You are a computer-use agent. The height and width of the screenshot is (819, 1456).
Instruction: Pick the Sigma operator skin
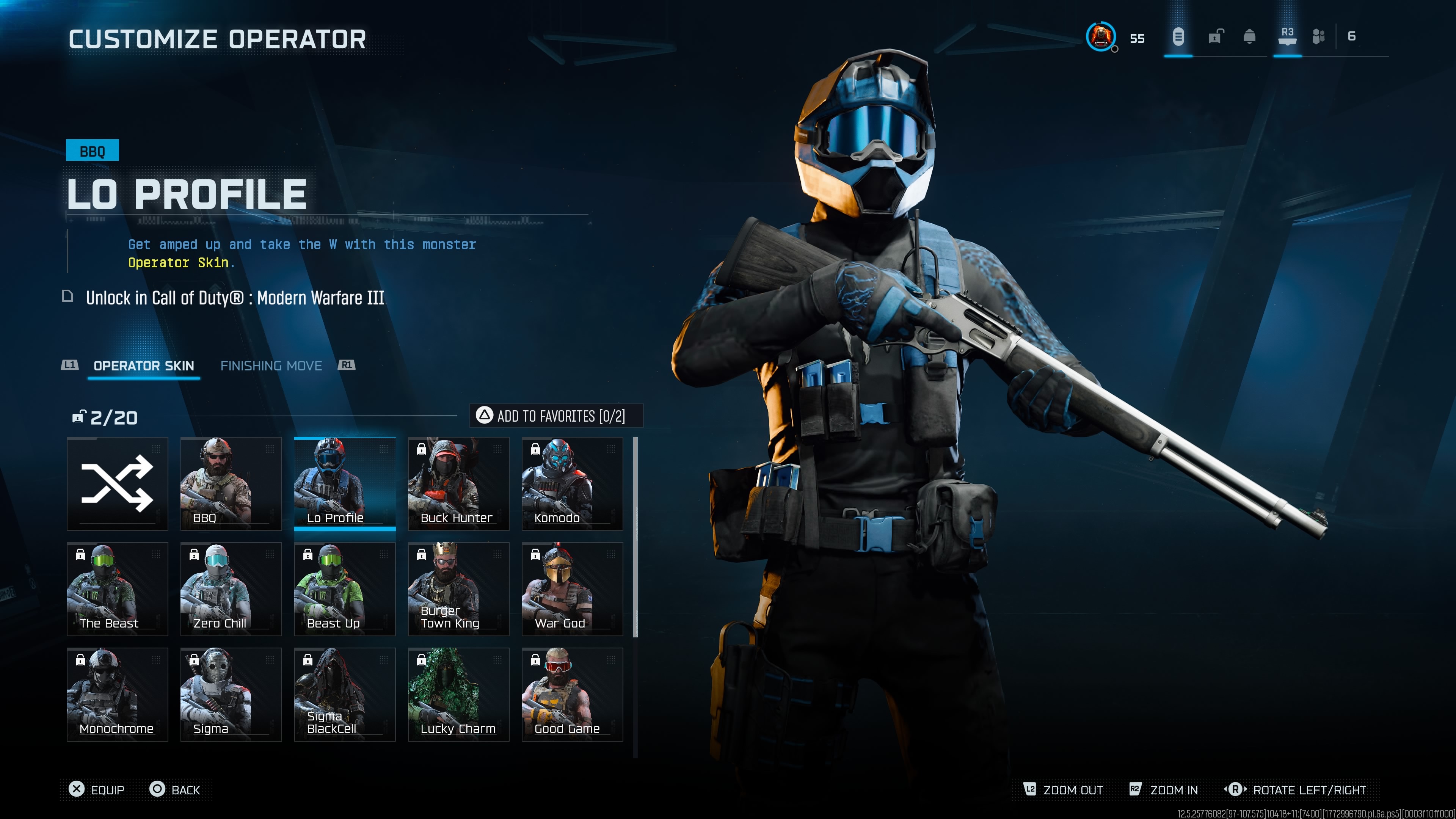231,694
